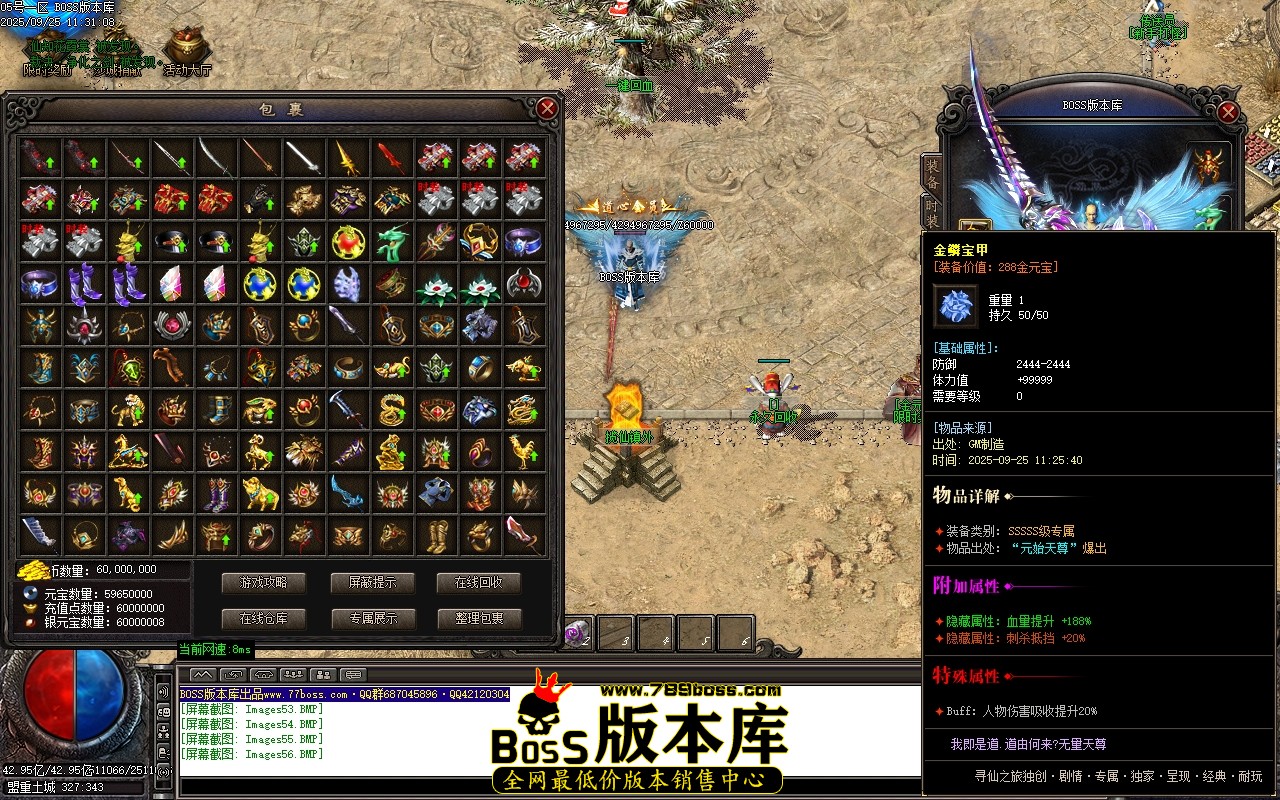Toggle 屏蔽提示 to block prompts
The width and height of the screenshot is (1280, 800).
[x=373, y=581]
